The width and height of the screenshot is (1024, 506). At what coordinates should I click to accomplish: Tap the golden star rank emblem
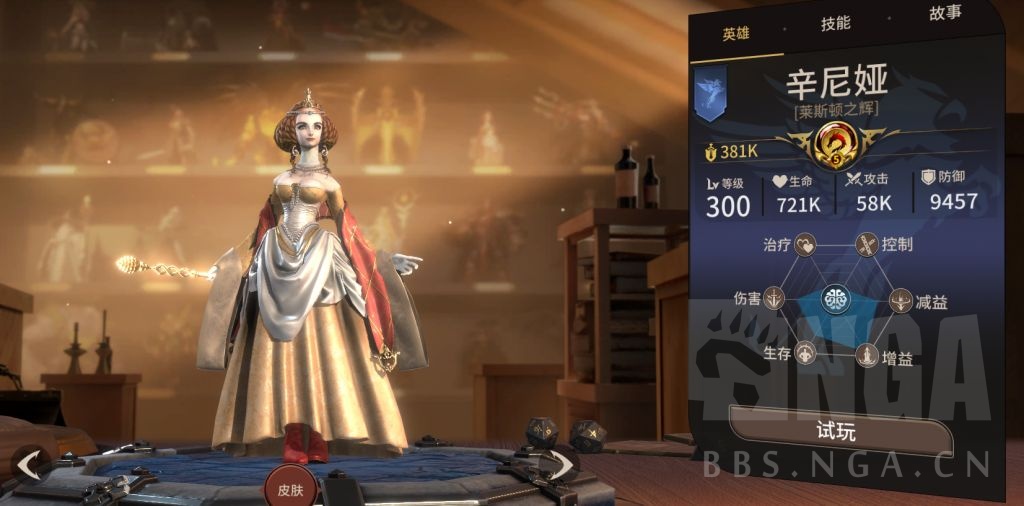[x=838, y=144]
